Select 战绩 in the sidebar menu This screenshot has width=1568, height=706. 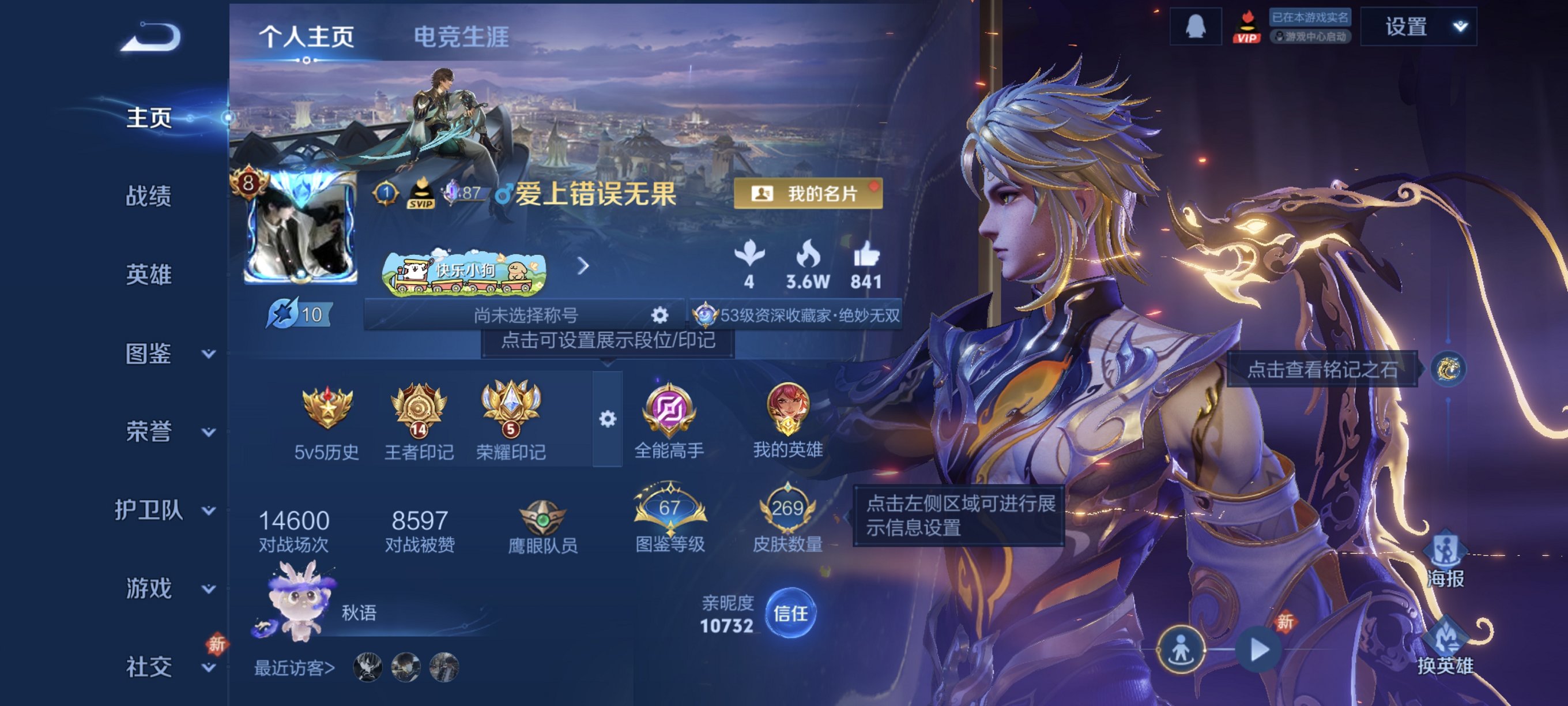pos(149,197)
